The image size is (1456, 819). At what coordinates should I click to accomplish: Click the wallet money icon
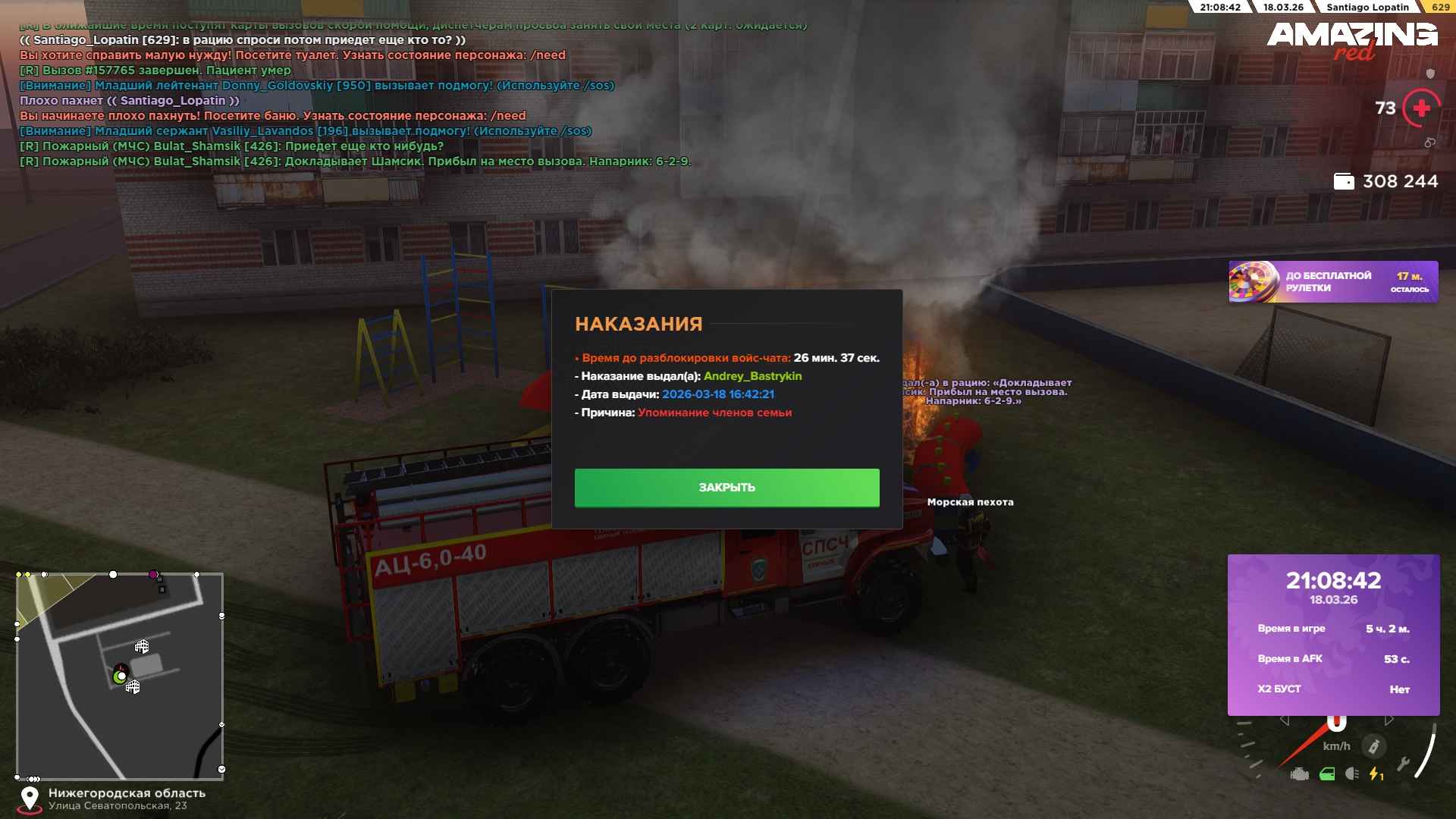coord(1343,182)
